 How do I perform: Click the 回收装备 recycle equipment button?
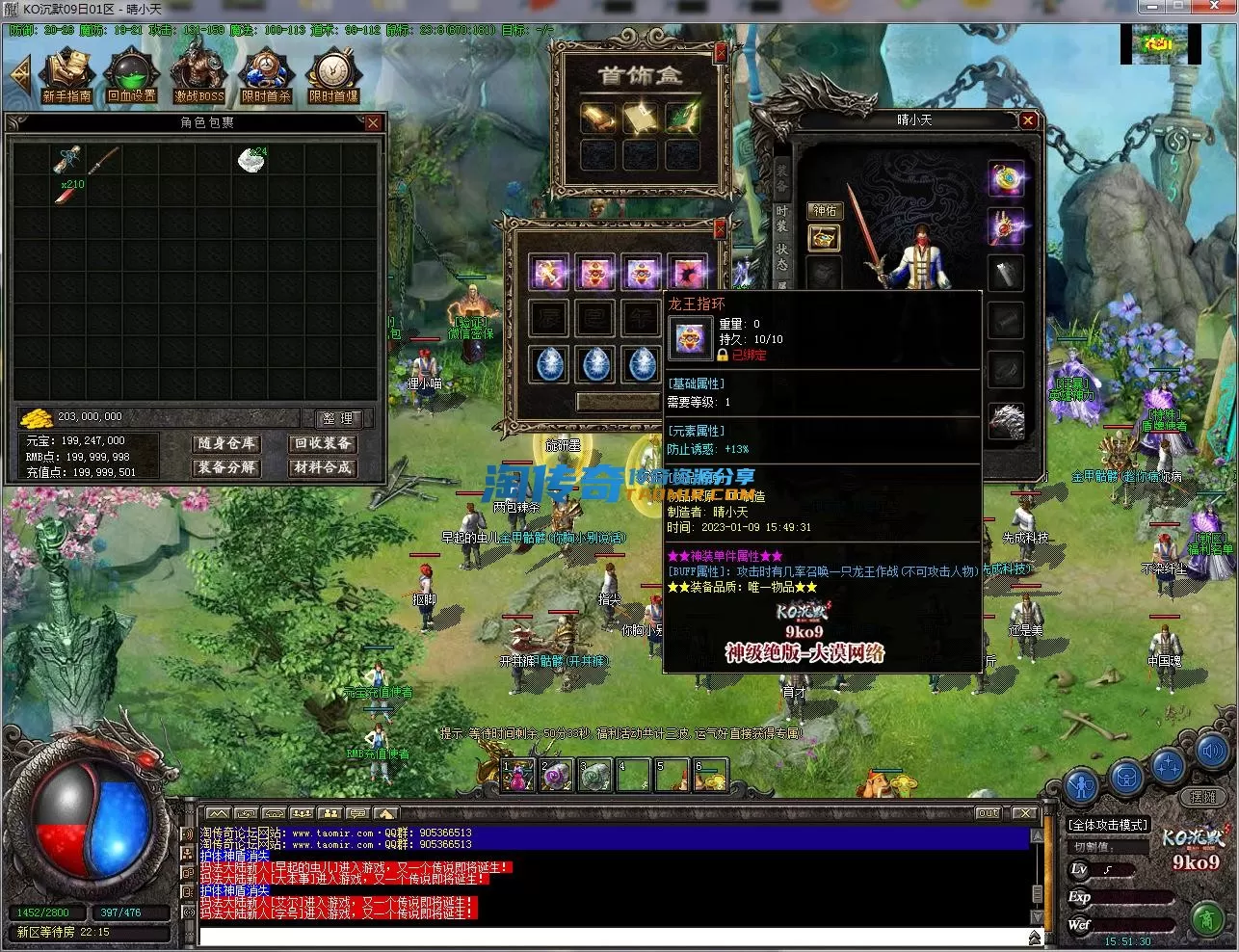(322, 443)
